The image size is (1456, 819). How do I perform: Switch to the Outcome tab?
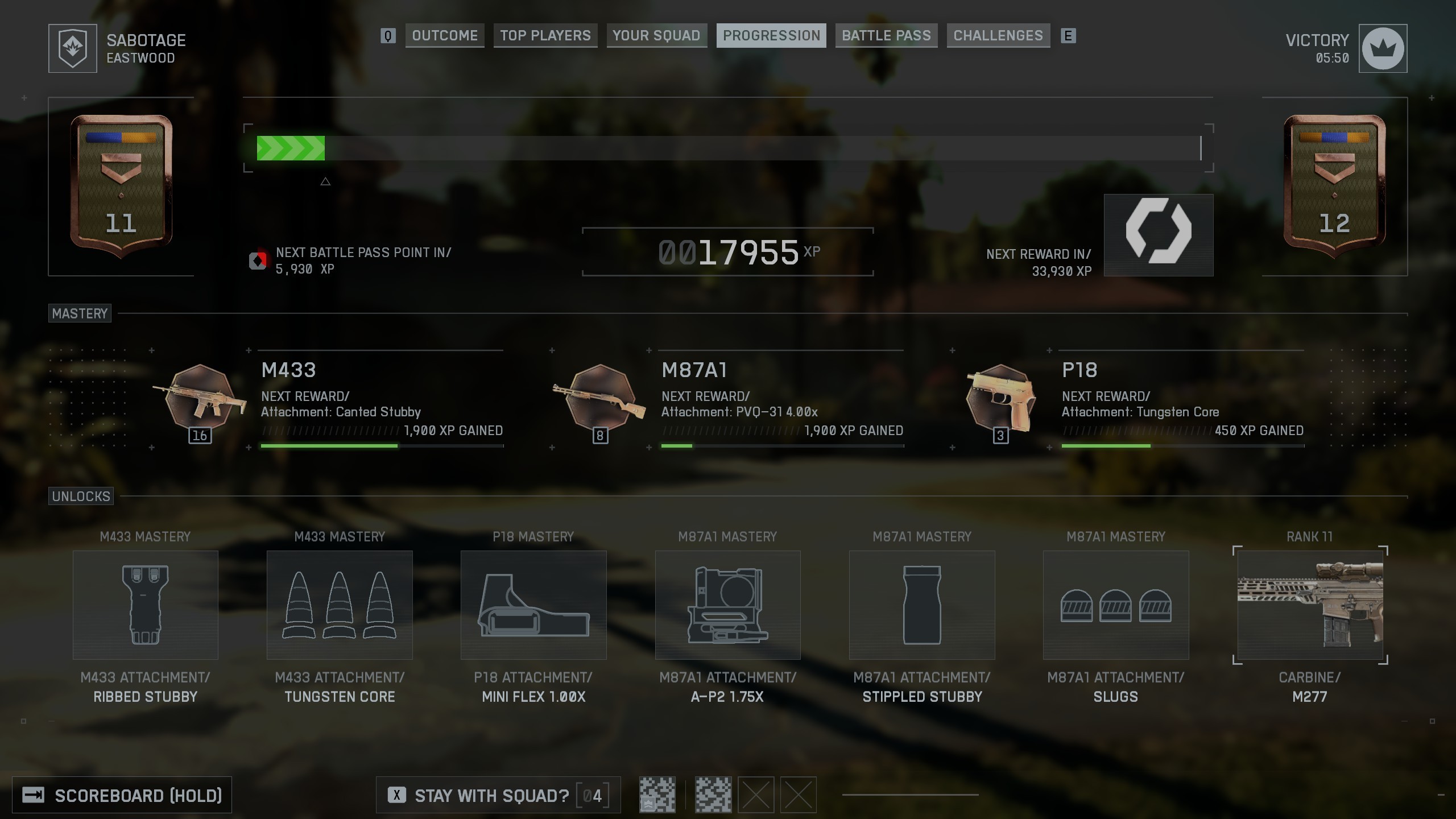(x=444, y=36)
